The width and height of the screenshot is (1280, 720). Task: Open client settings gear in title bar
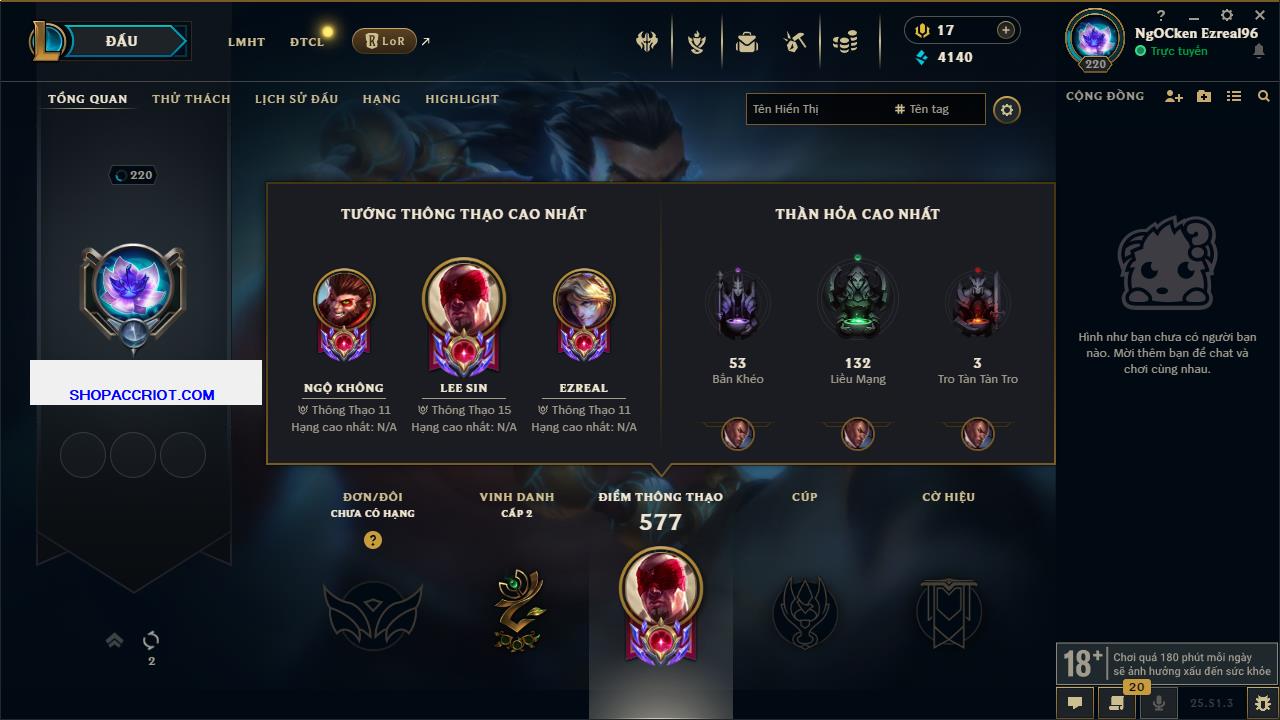point(1227,15)
